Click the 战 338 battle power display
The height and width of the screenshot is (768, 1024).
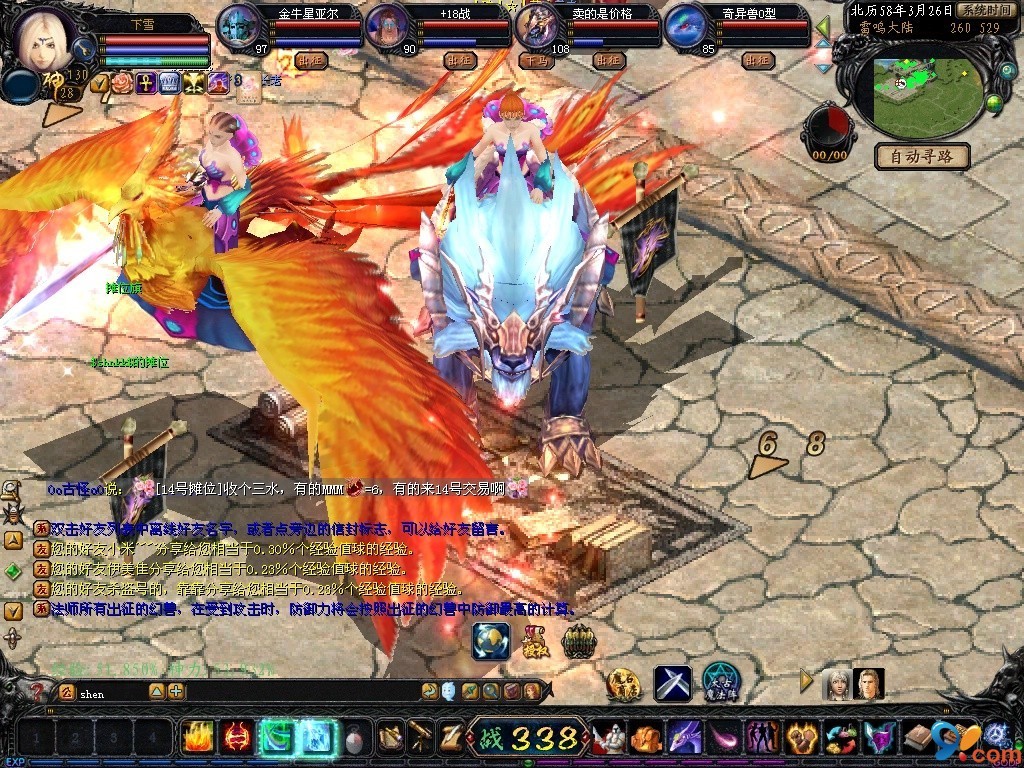click(527, 738)
